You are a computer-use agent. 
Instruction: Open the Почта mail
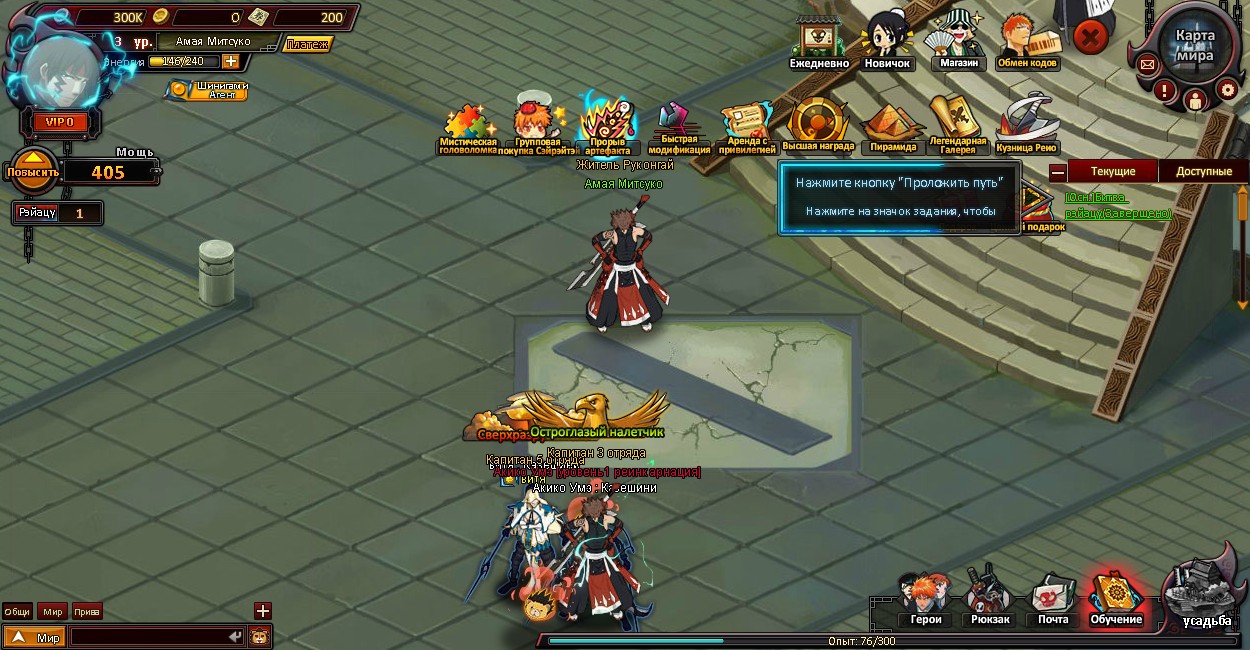(1052, 599)
